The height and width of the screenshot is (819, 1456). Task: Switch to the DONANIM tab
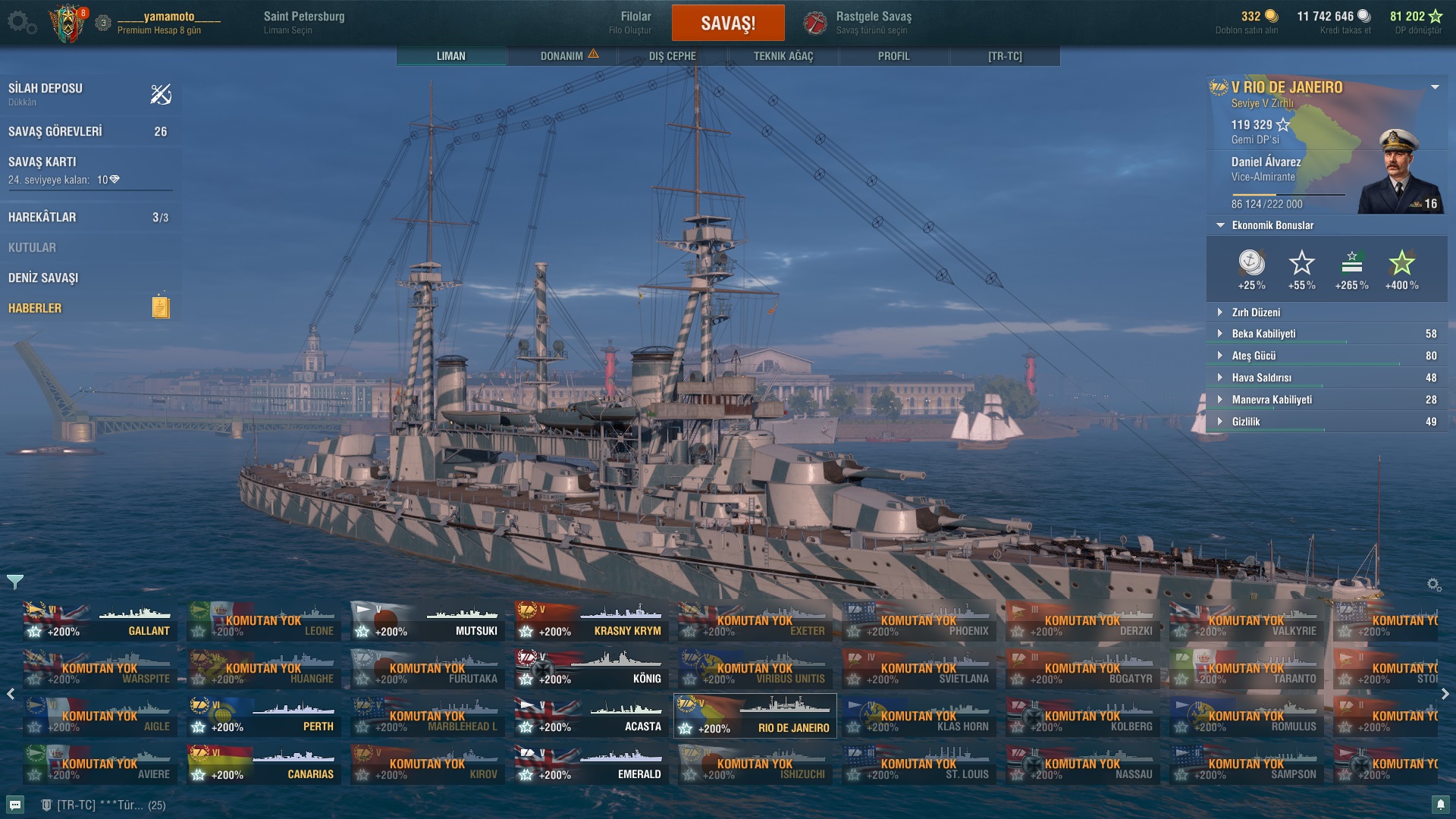tap(562, 56)
